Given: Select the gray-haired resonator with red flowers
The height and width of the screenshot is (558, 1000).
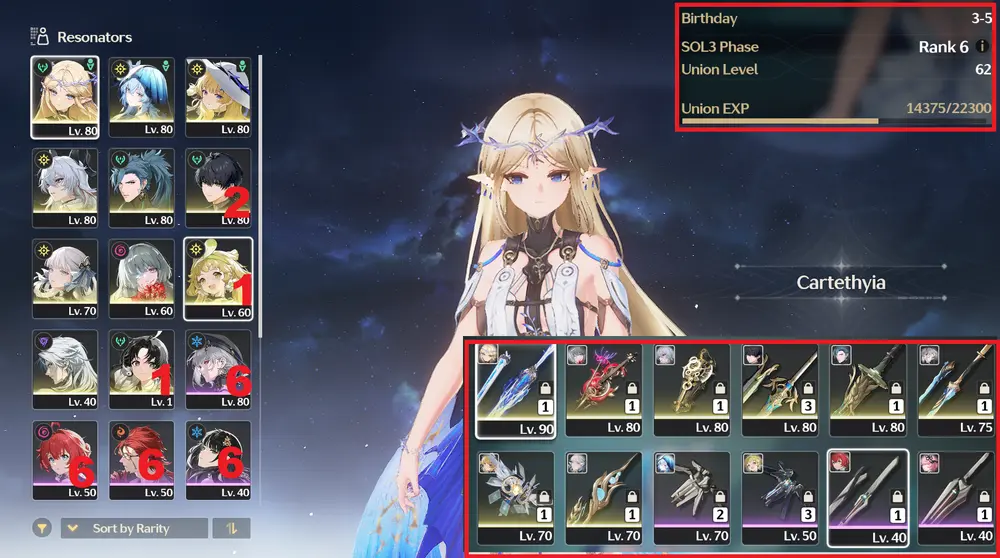Looking at the screenshot, I should (x=141, y=278).
